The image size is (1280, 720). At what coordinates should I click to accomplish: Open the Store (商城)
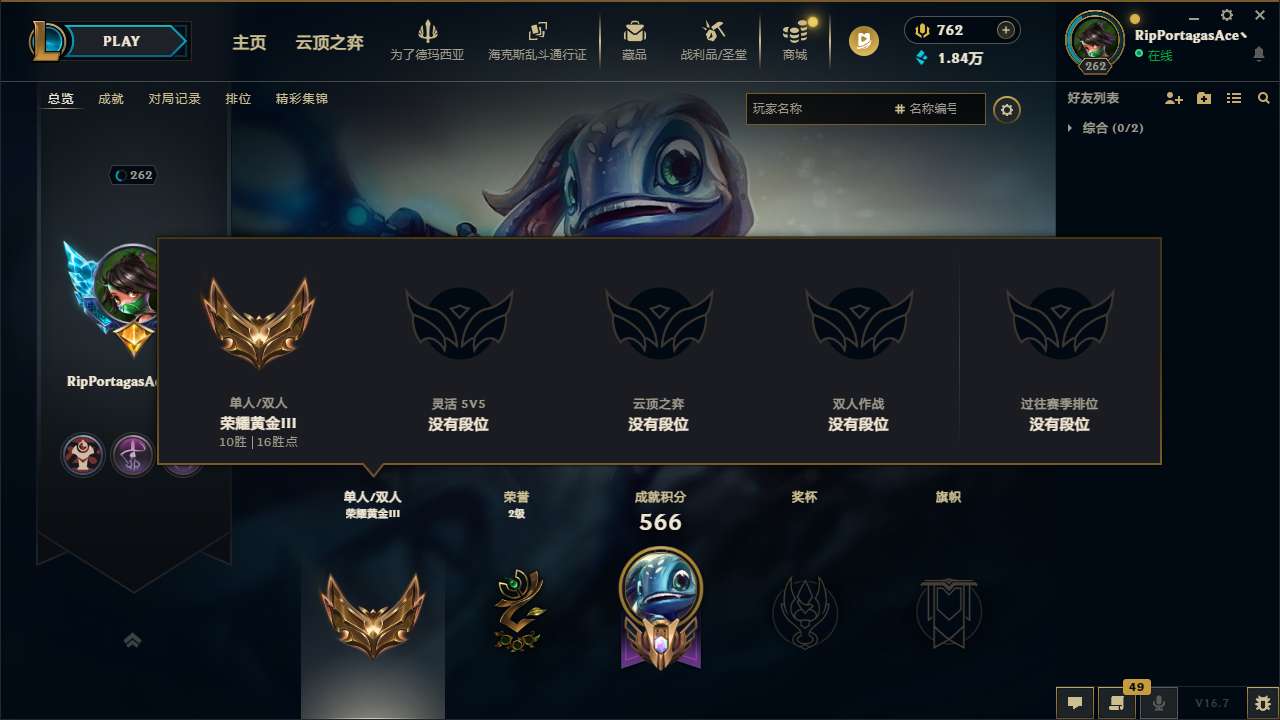(795, 40)
